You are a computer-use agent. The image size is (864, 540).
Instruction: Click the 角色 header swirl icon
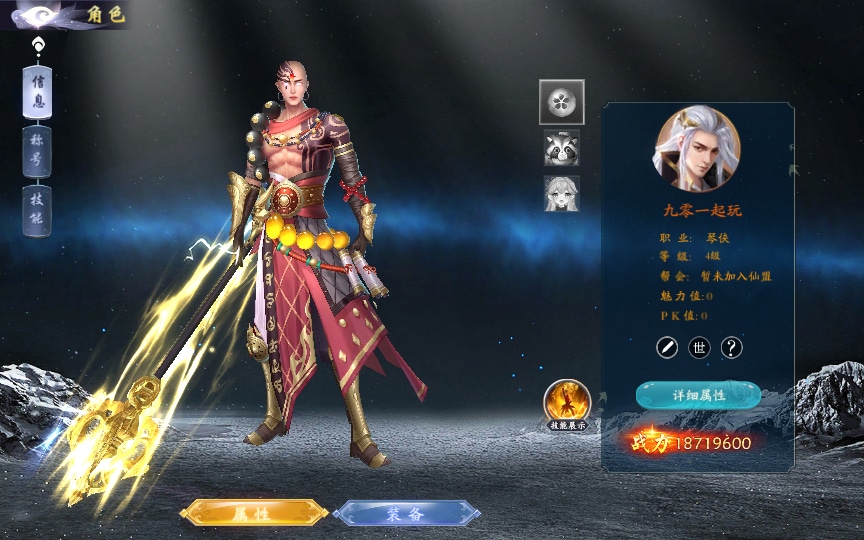(38, 16)
